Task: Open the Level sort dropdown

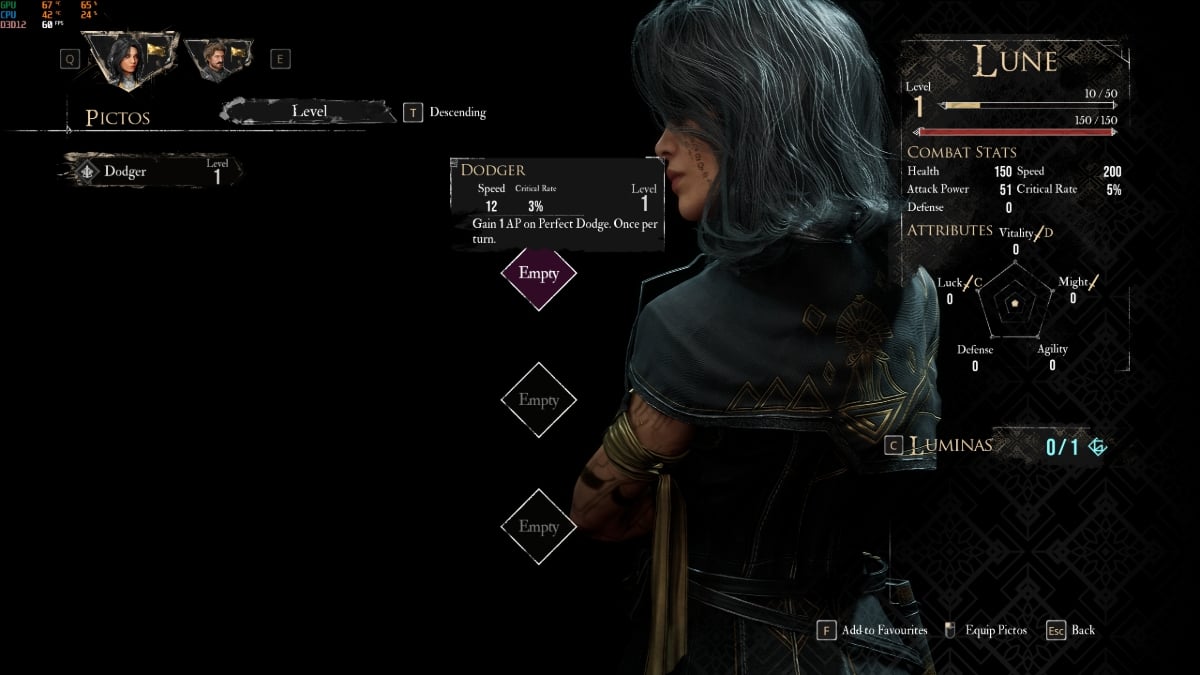Action: [309, 112]
